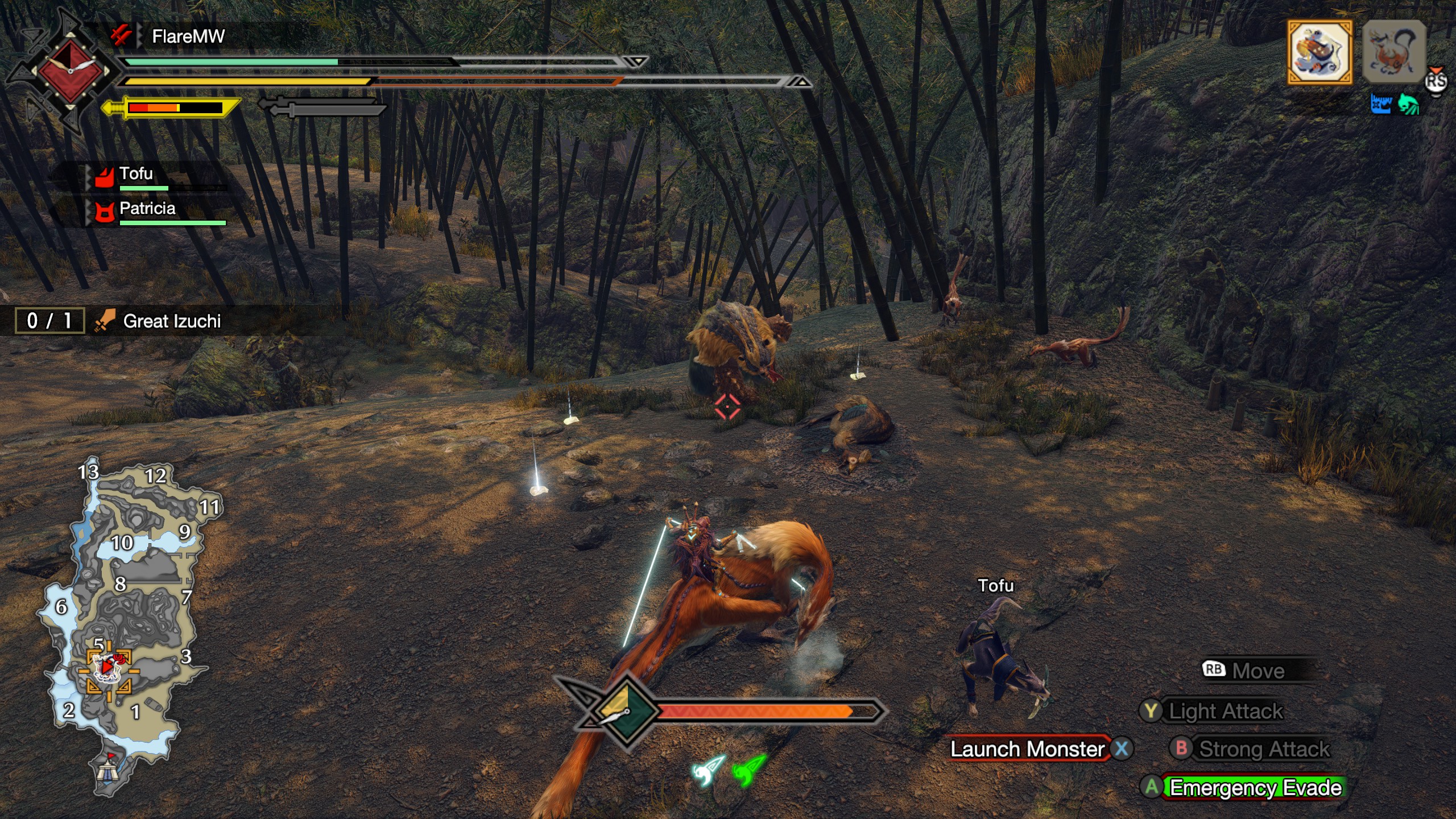Click the wyvern riding gauge emblem

[x=626, y=711]
